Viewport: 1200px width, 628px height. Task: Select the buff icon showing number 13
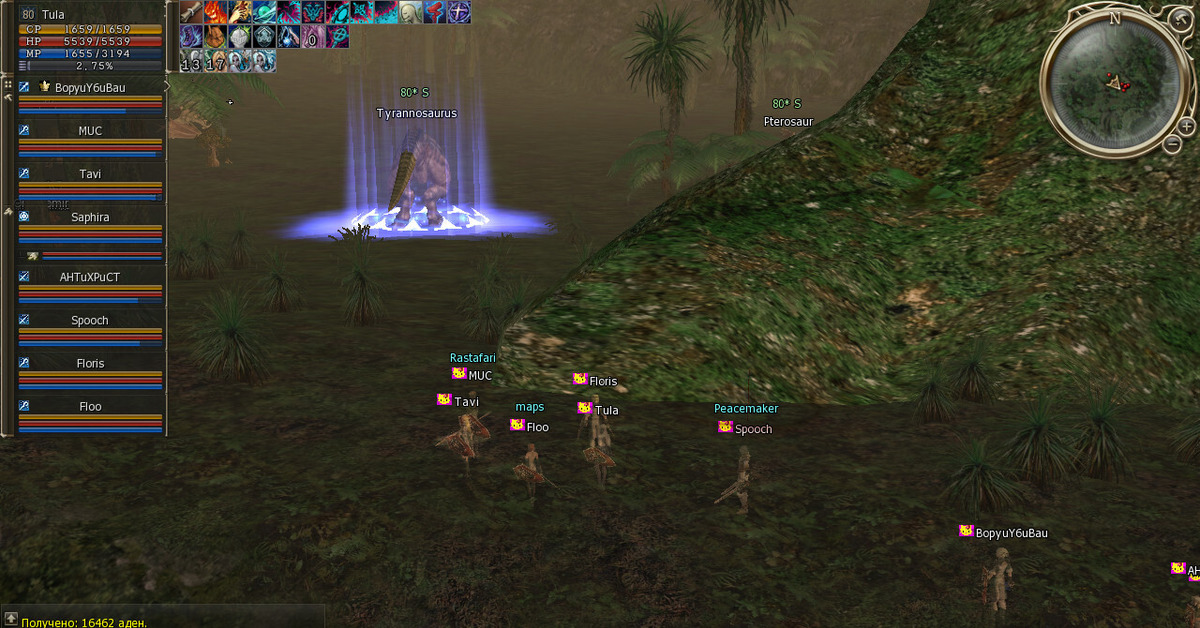(191, 61)
